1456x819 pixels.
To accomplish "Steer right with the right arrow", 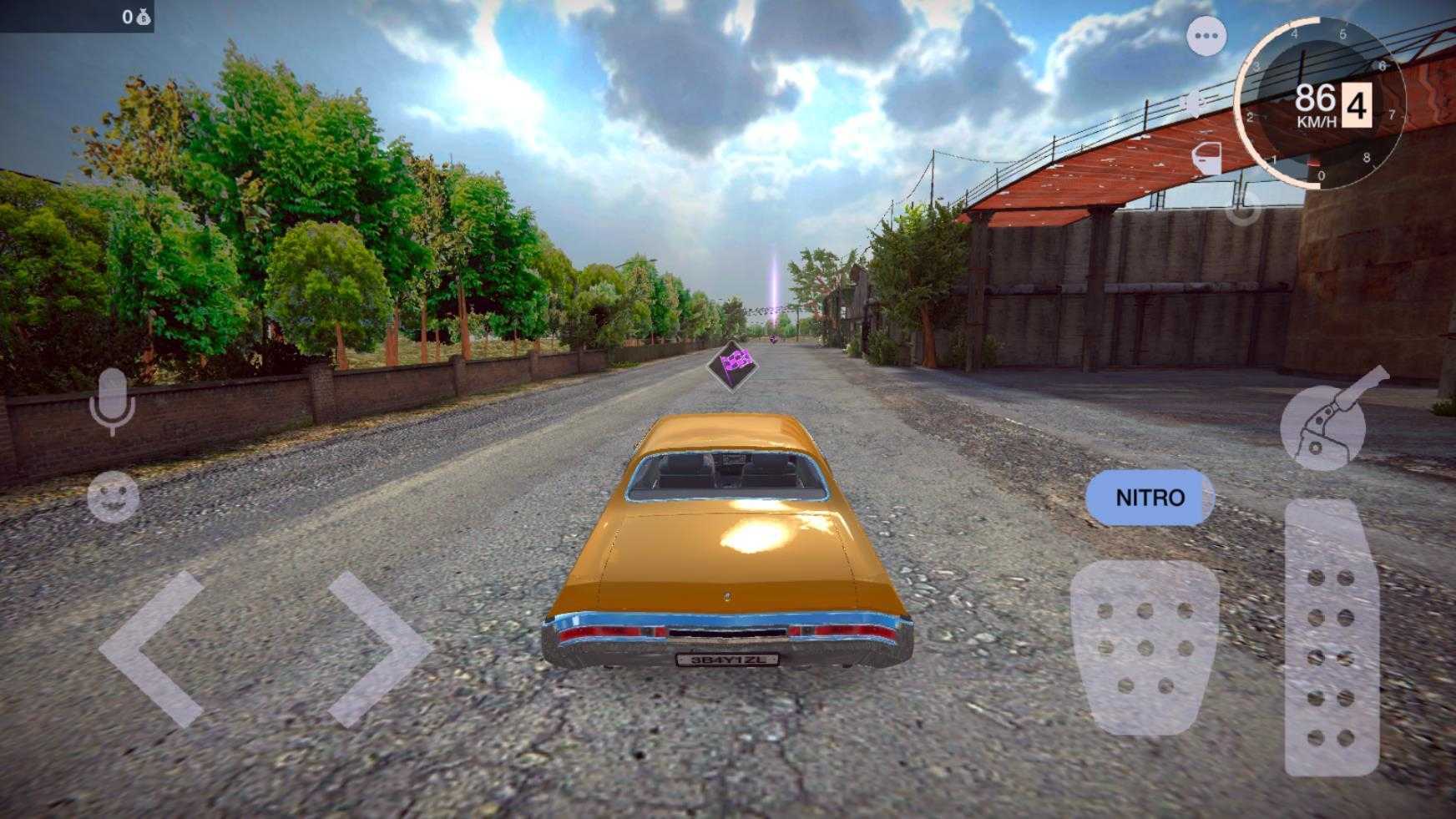I will [377, 649].
